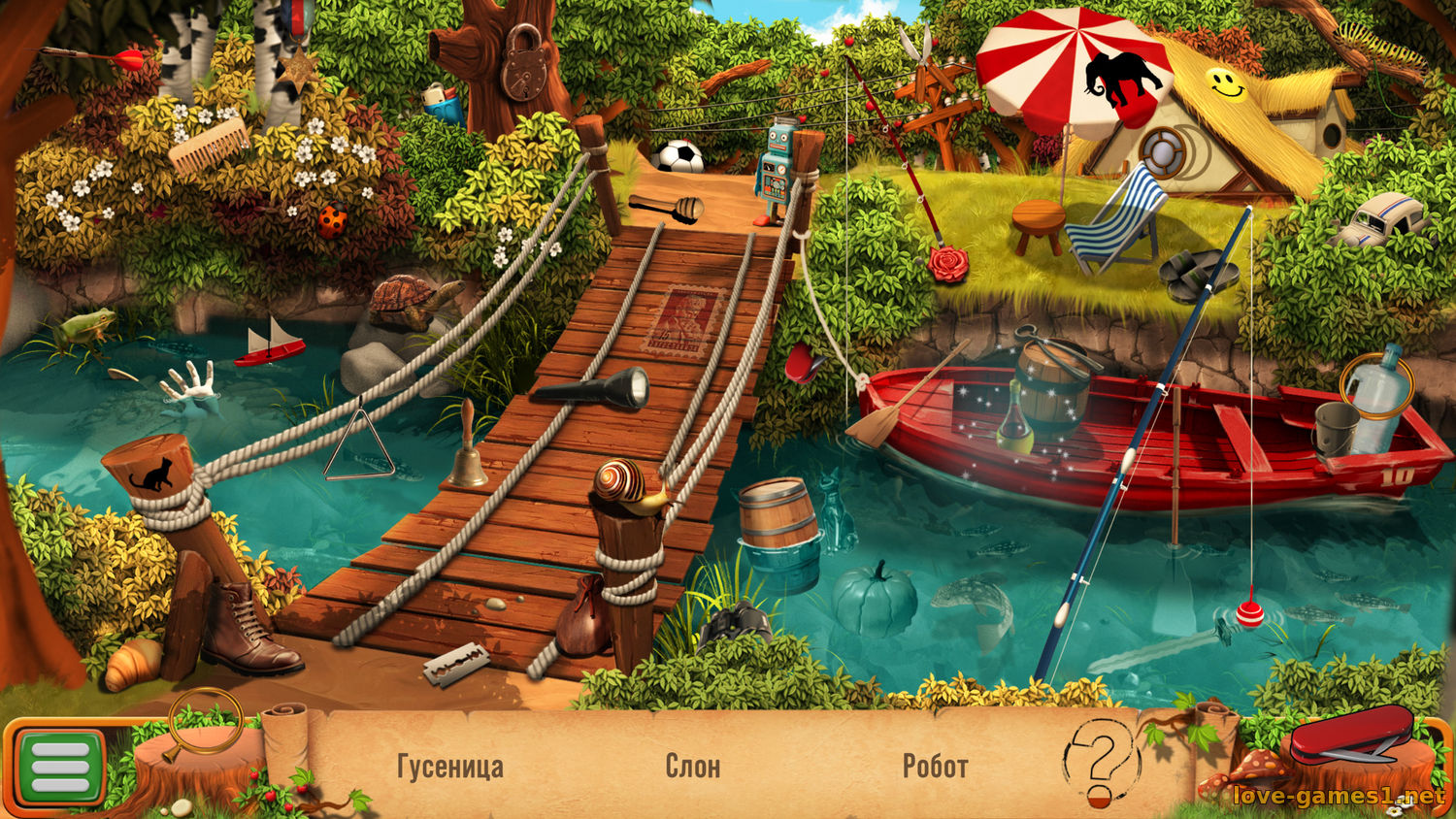This screenshot has width=1456, height=819.
Task: Choose the word Слон in the list
Action: click(x=693, y=767)
